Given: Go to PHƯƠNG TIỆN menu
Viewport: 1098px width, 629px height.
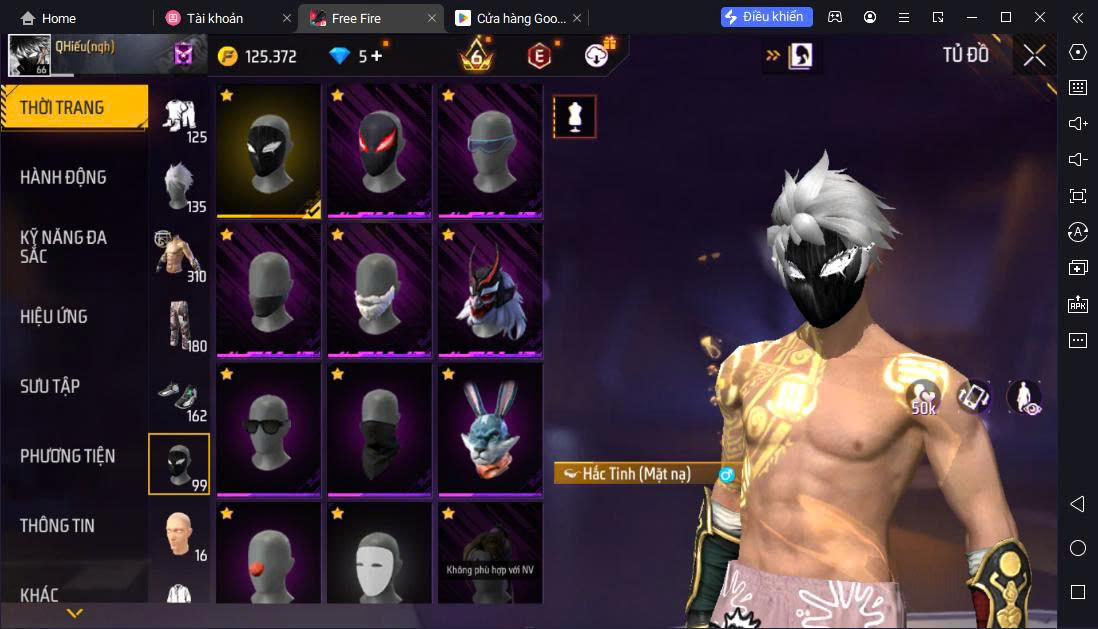Looking at the screenshot, I should (x=67, y=456).
